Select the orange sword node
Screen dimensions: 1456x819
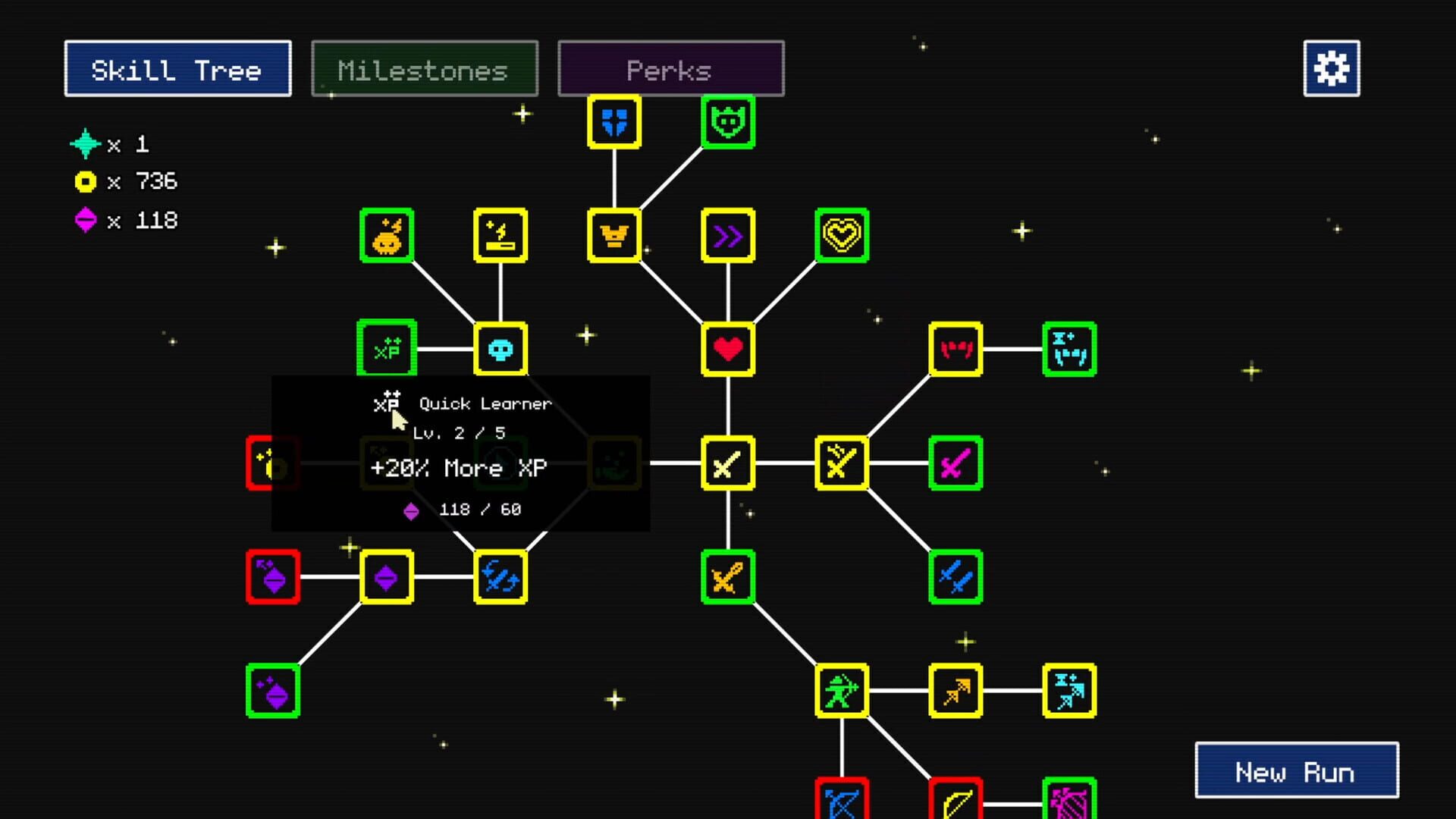pos(727,579)
